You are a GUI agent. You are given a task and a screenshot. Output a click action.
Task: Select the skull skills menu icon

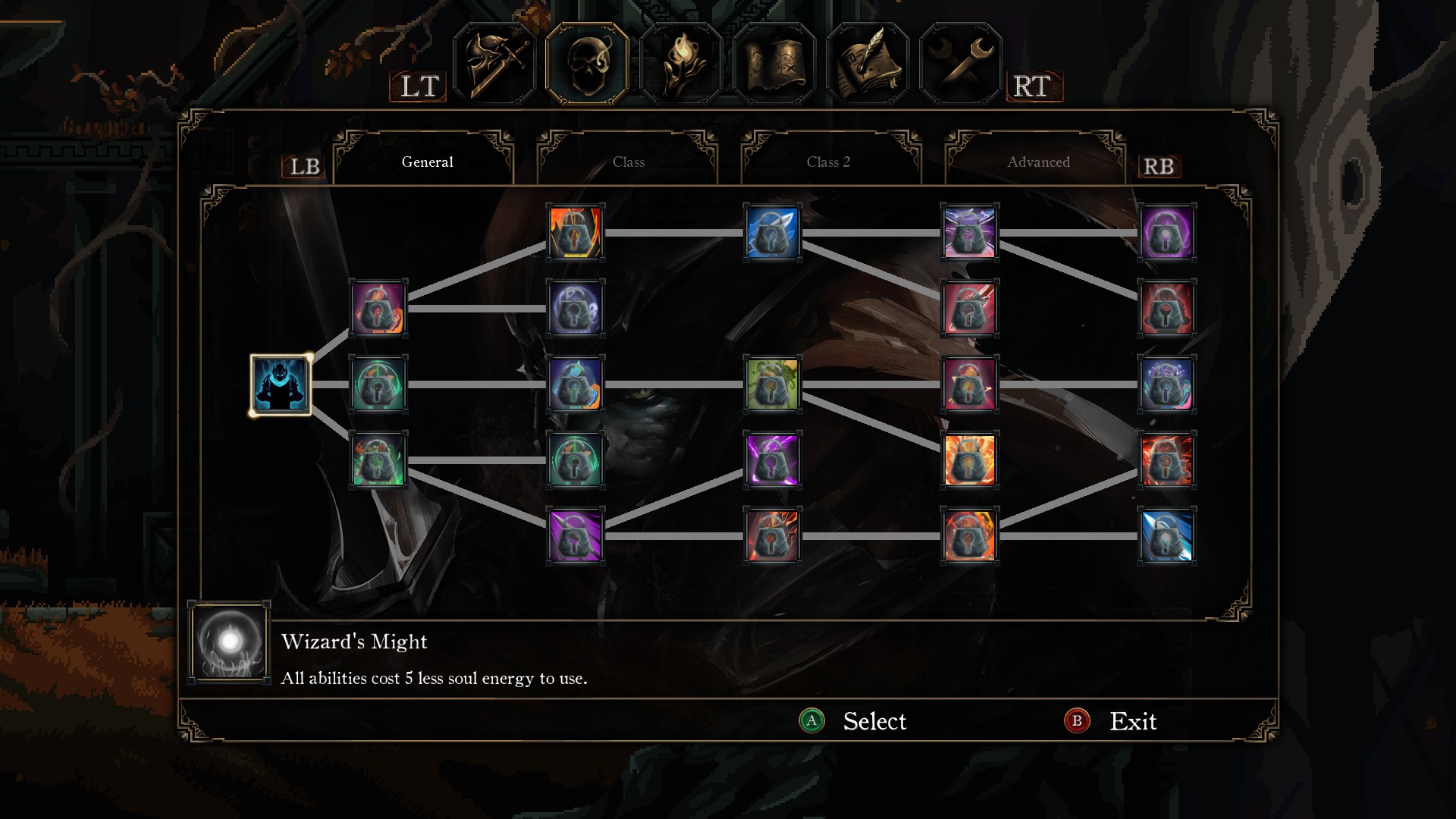click(x=587, y=64)
